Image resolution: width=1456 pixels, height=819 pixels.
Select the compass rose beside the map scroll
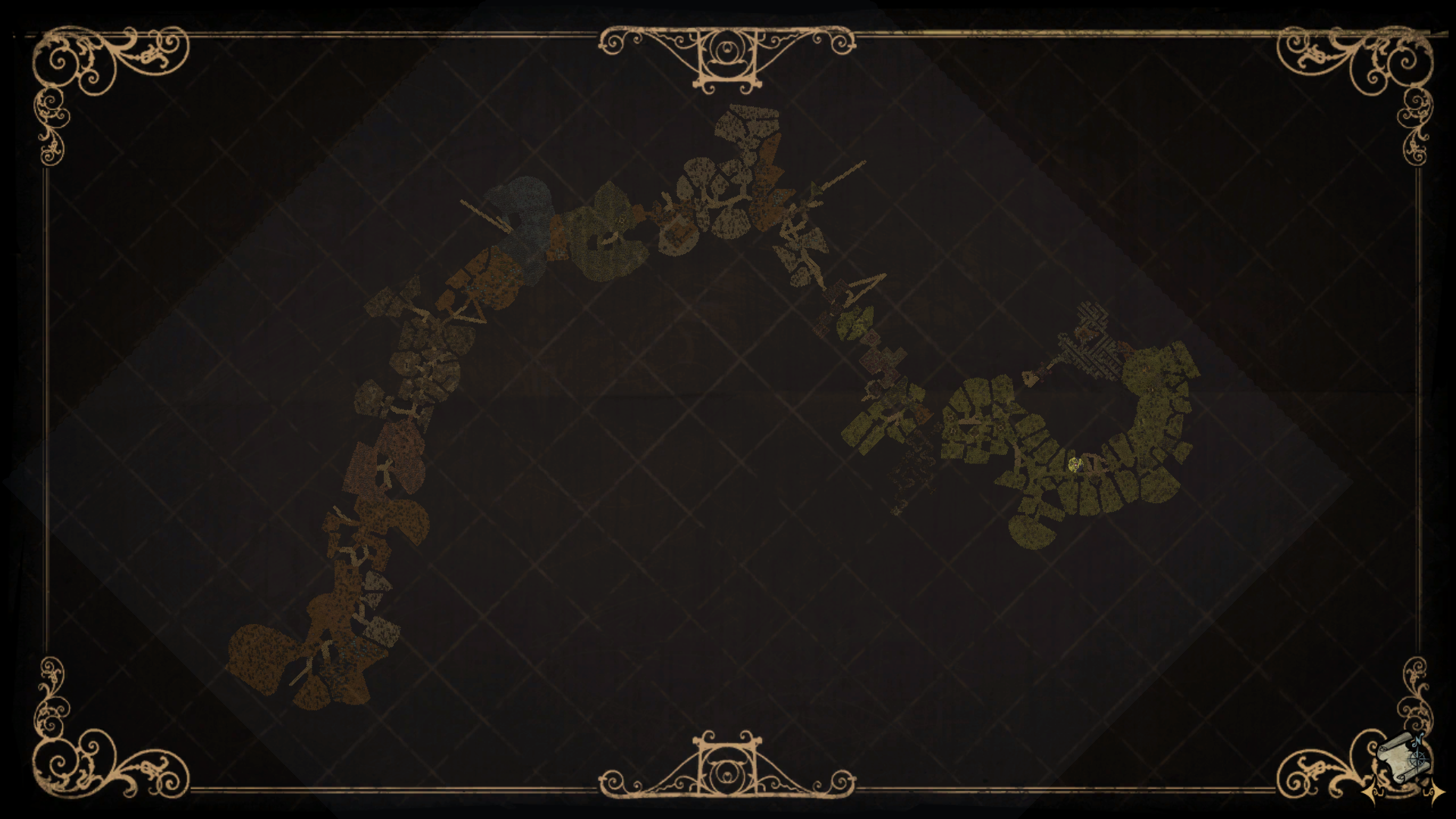(x=1417, y=759)
